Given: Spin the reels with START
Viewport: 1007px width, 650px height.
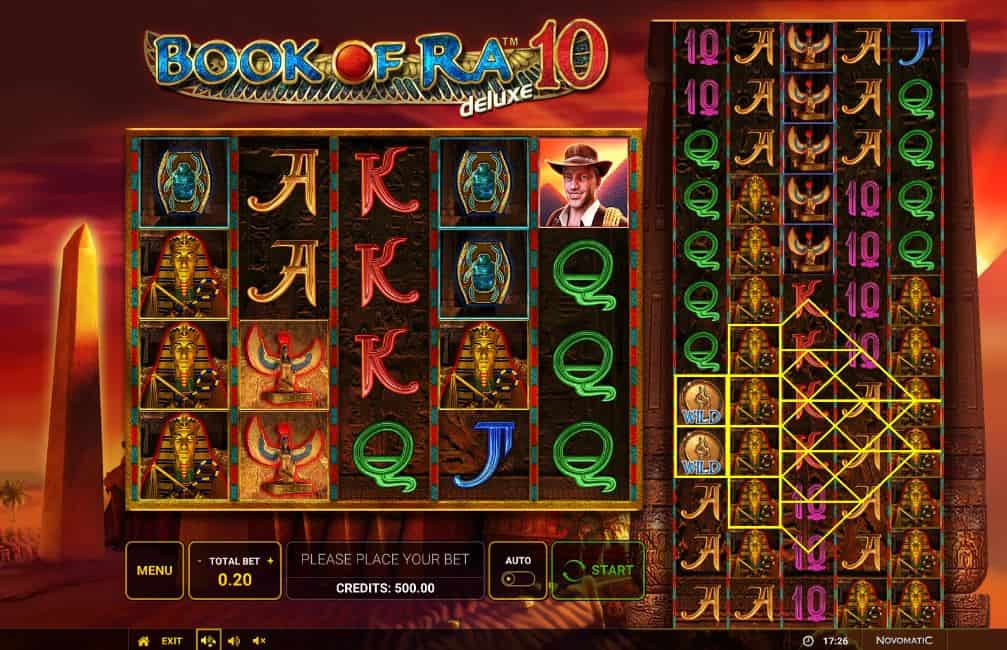Looking at the screenshot, I should 598,570.
